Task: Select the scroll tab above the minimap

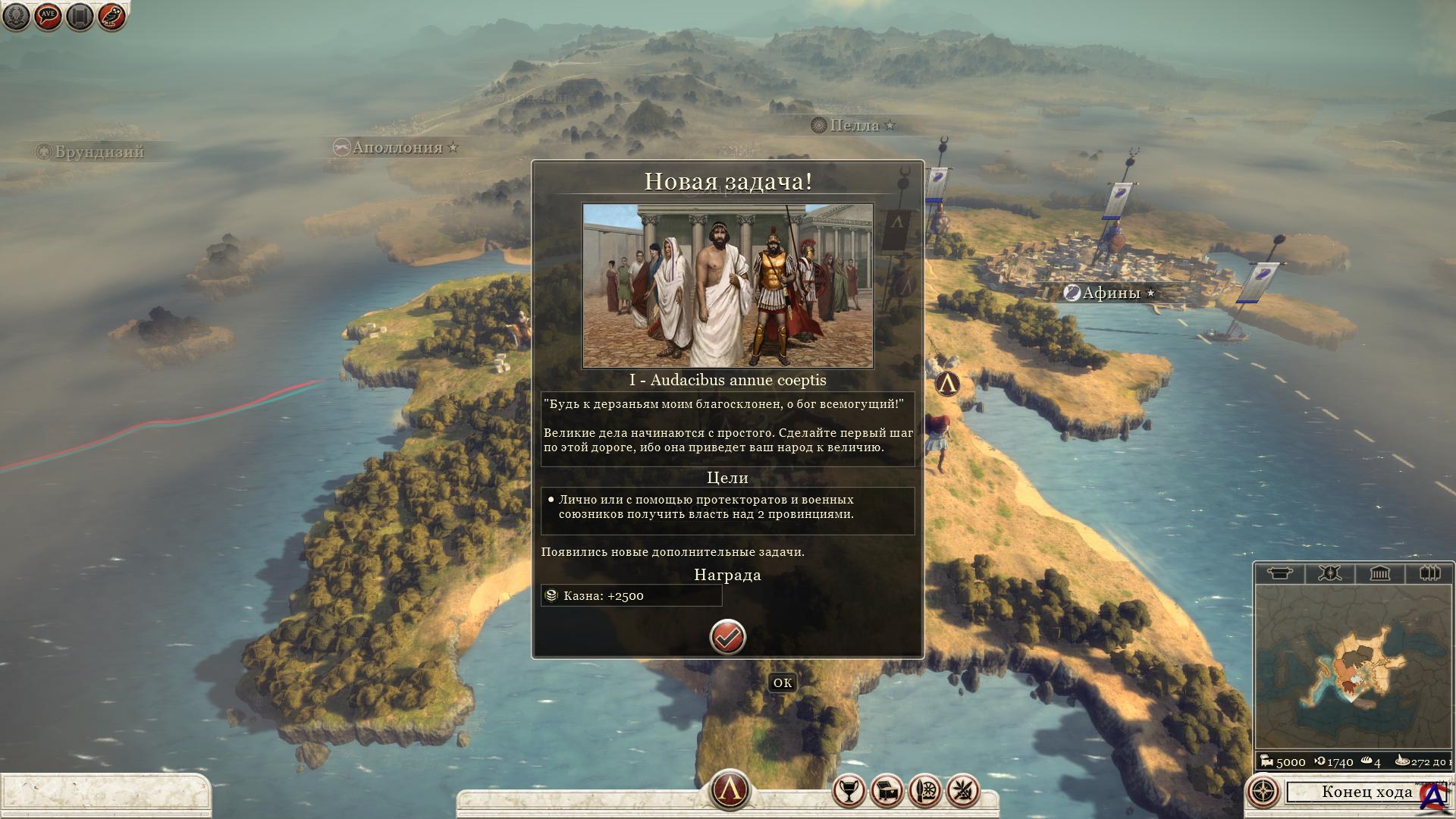Action: 1279,573
